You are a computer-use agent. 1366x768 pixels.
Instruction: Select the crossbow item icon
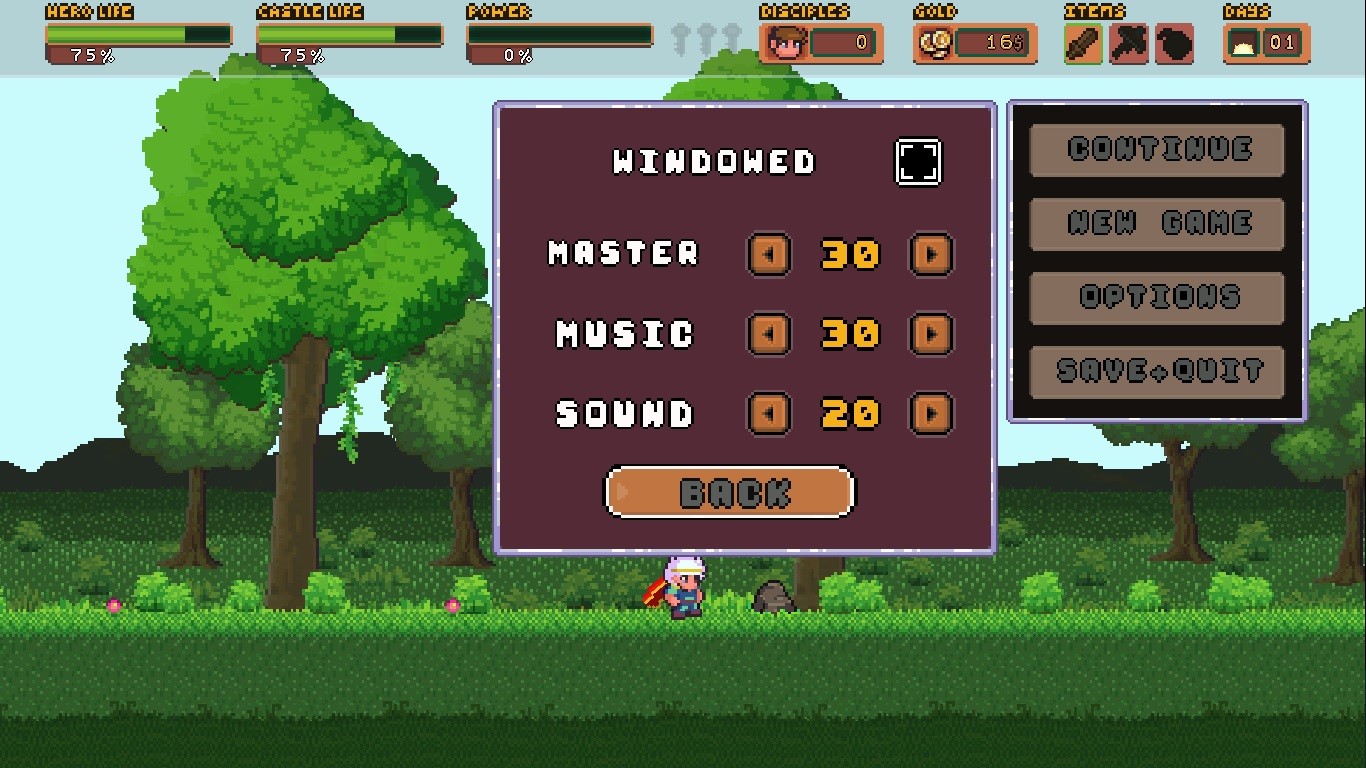coord(1129,43)
